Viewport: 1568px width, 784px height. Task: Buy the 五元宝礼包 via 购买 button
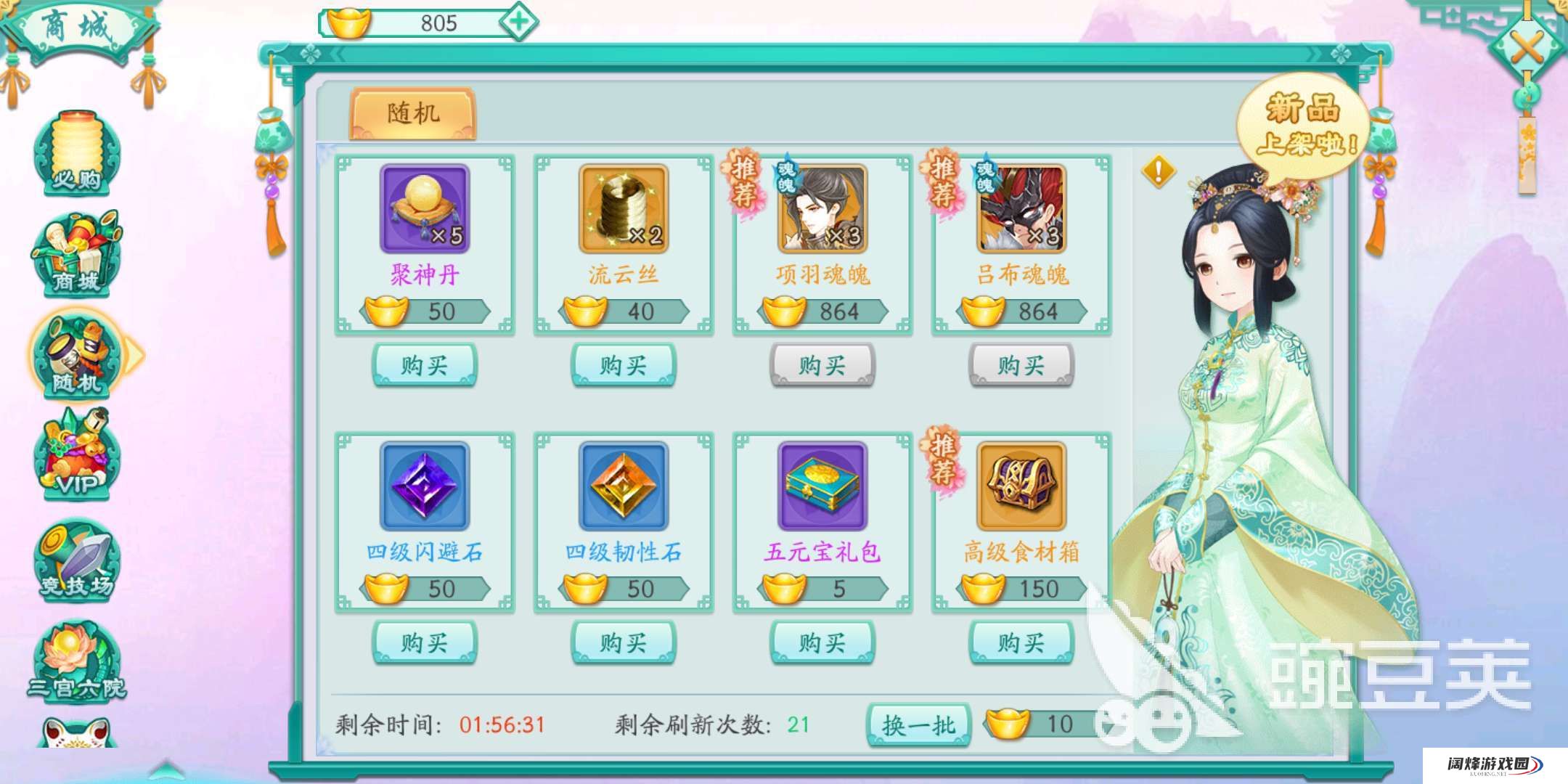[x=824, y=642]
